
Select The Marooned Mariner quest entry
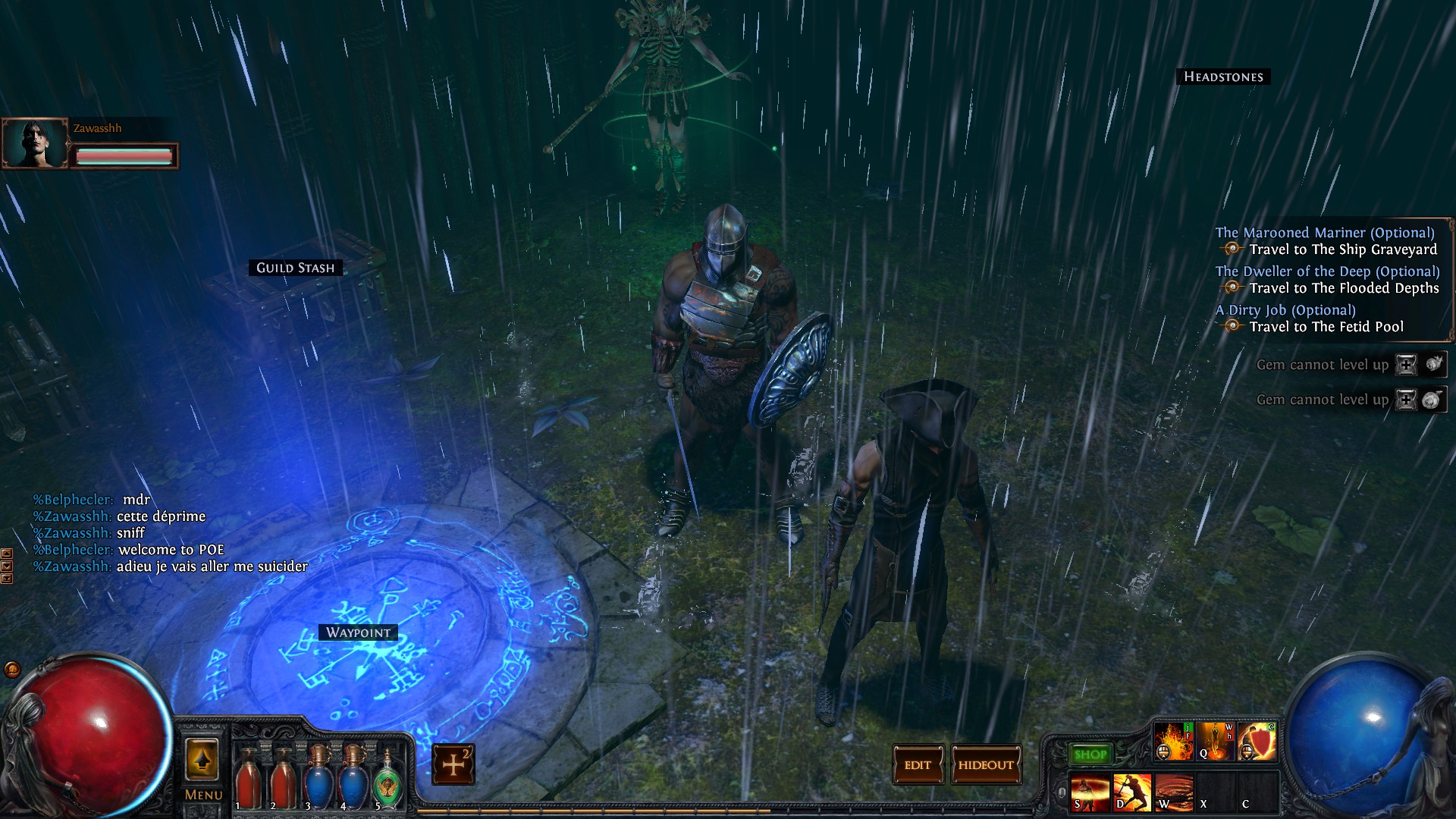[x=1325, y=233]
